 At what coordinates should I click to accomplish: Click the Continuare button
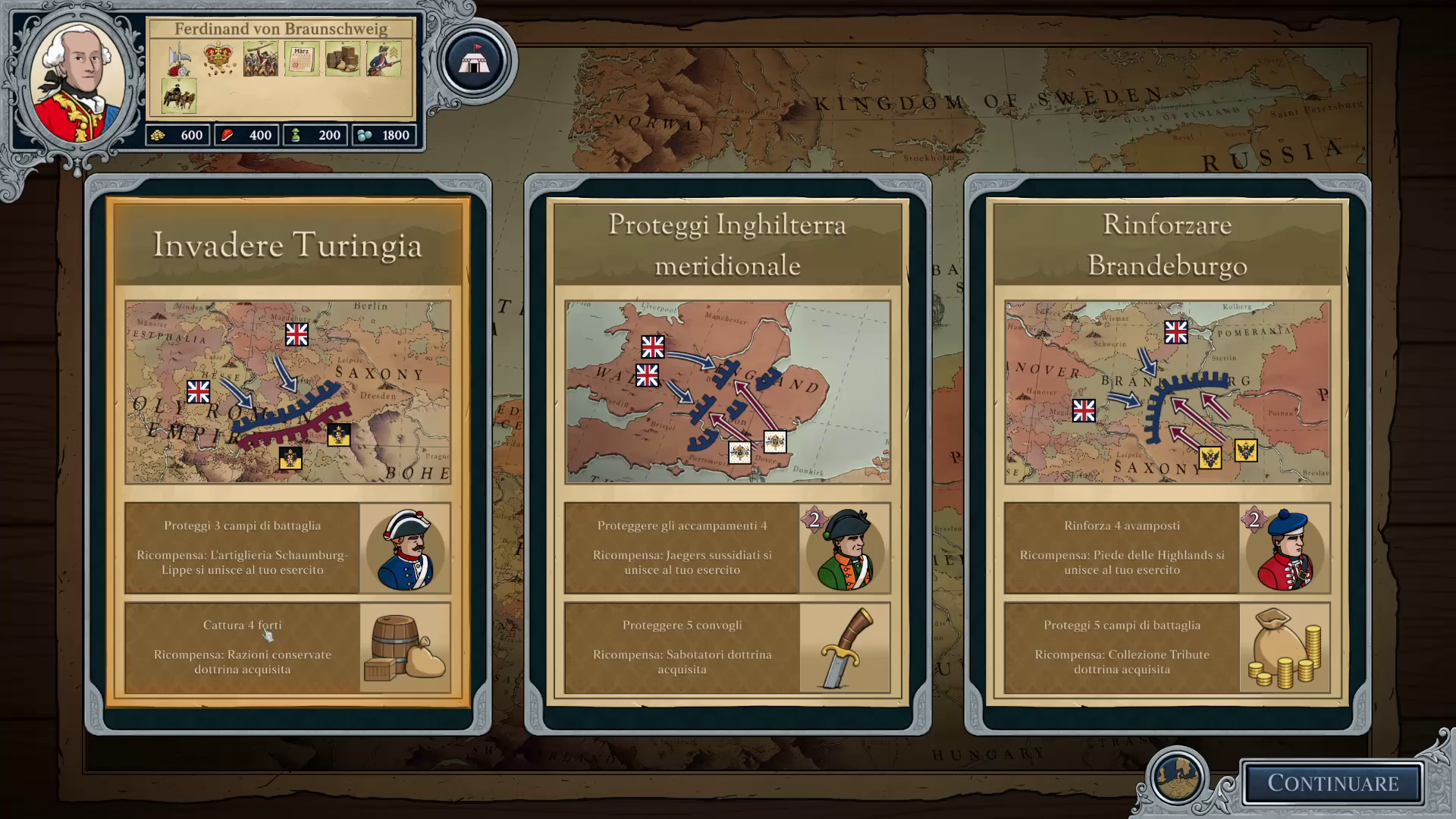1332,783
